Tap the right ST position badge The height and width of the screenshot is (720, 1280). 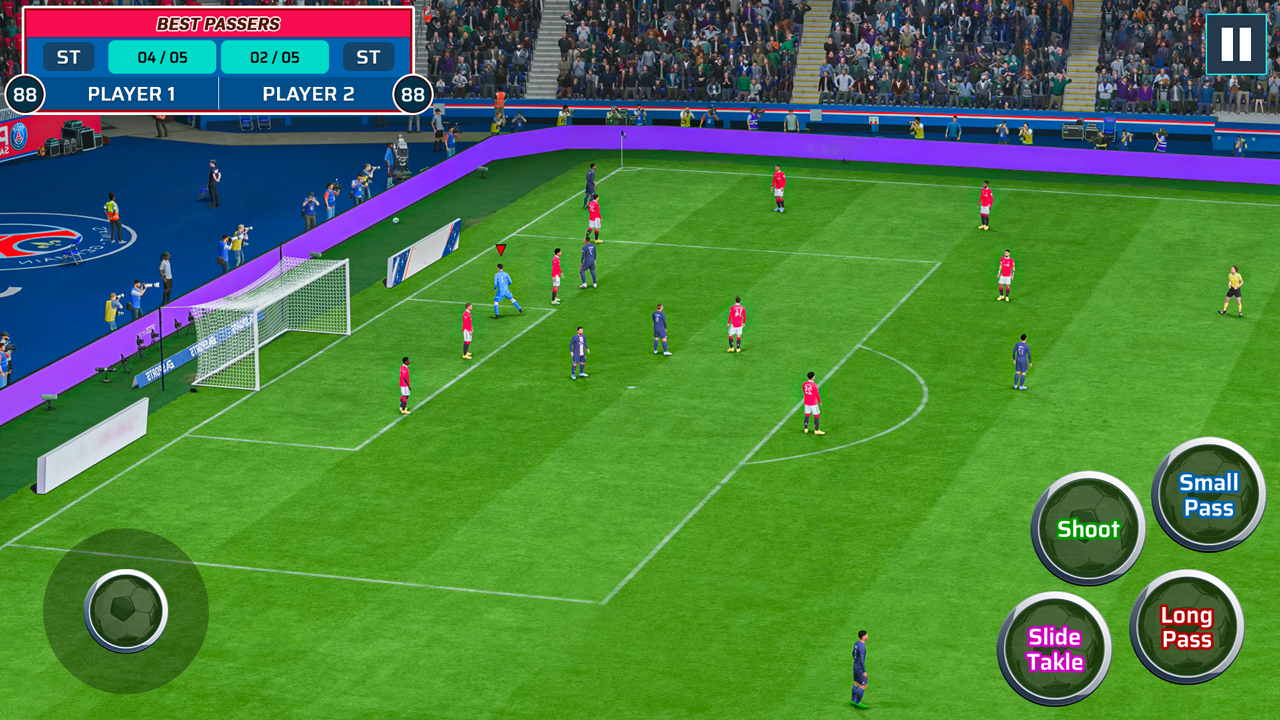(369, 57)
